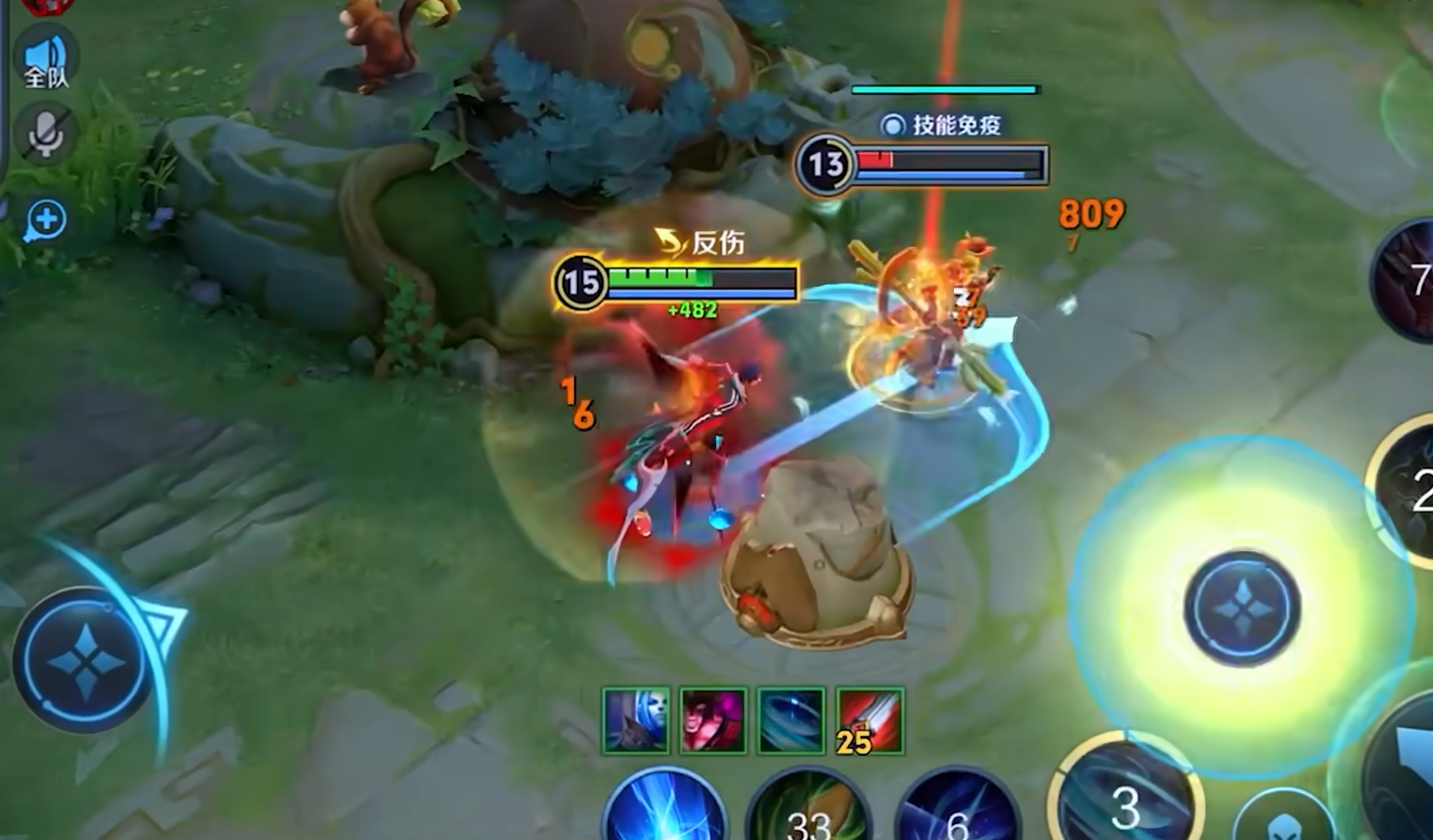1433x840 pixels.
Task: Click the red sword icon showing 25
Action: coord(870,721)
